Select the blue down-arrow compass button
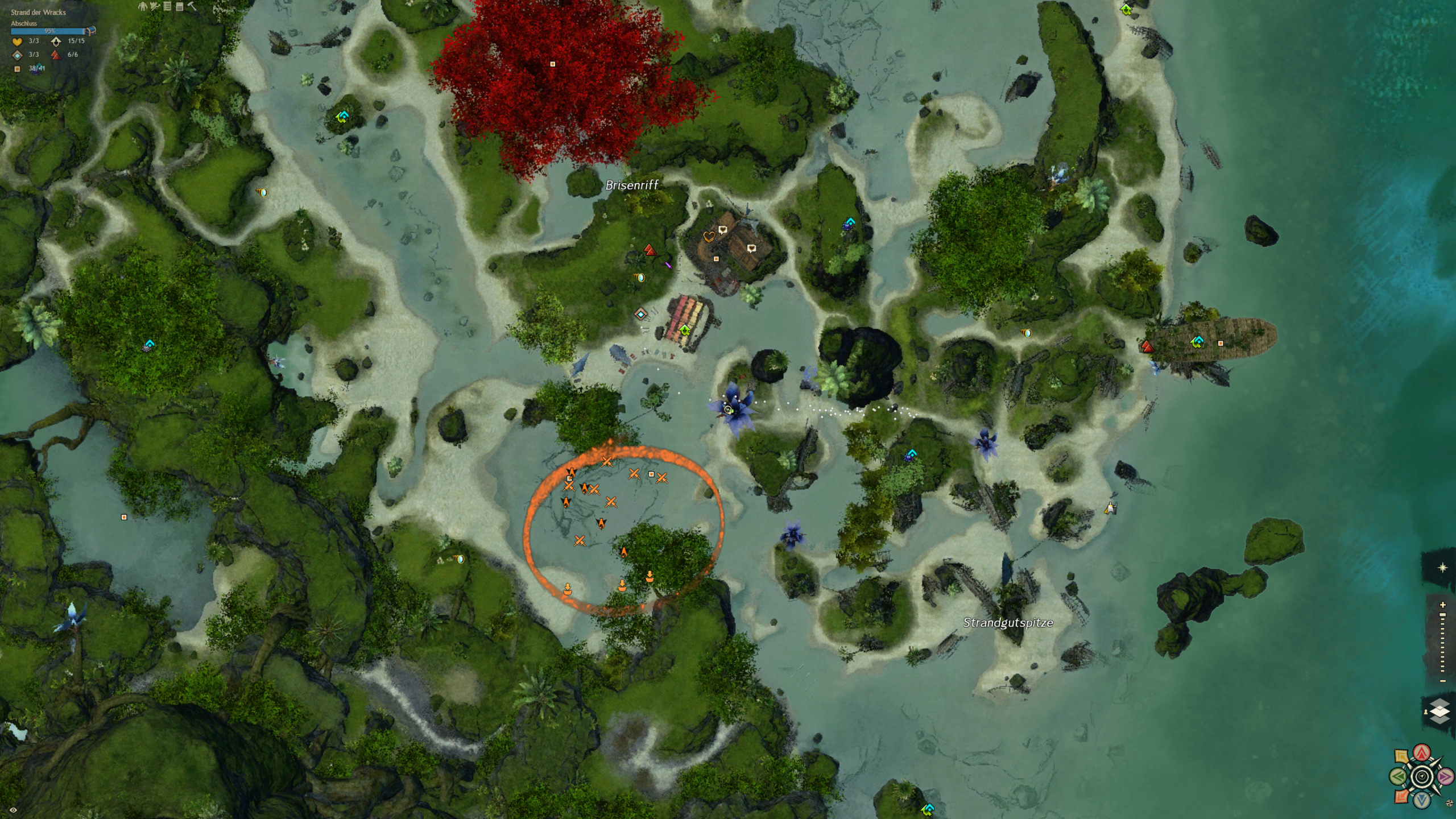Viewport: 1456px width, 819px height. tap(1422, 800)
